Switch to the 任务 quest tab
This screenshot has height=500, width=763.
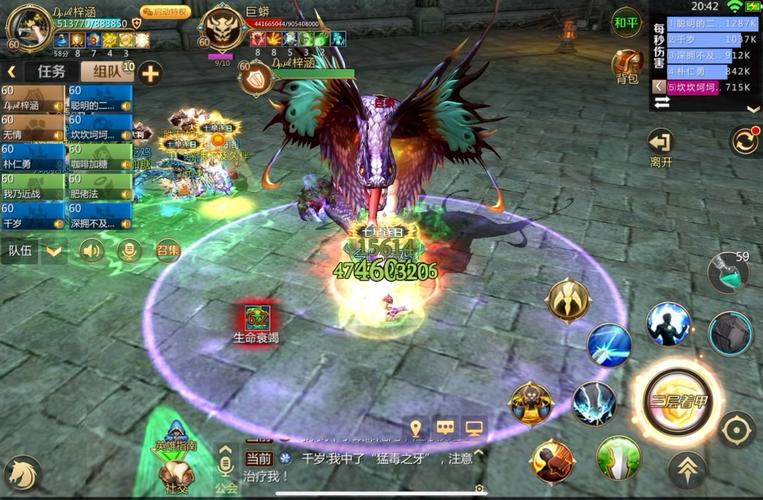pyautogui.click(x=51, y=71)
